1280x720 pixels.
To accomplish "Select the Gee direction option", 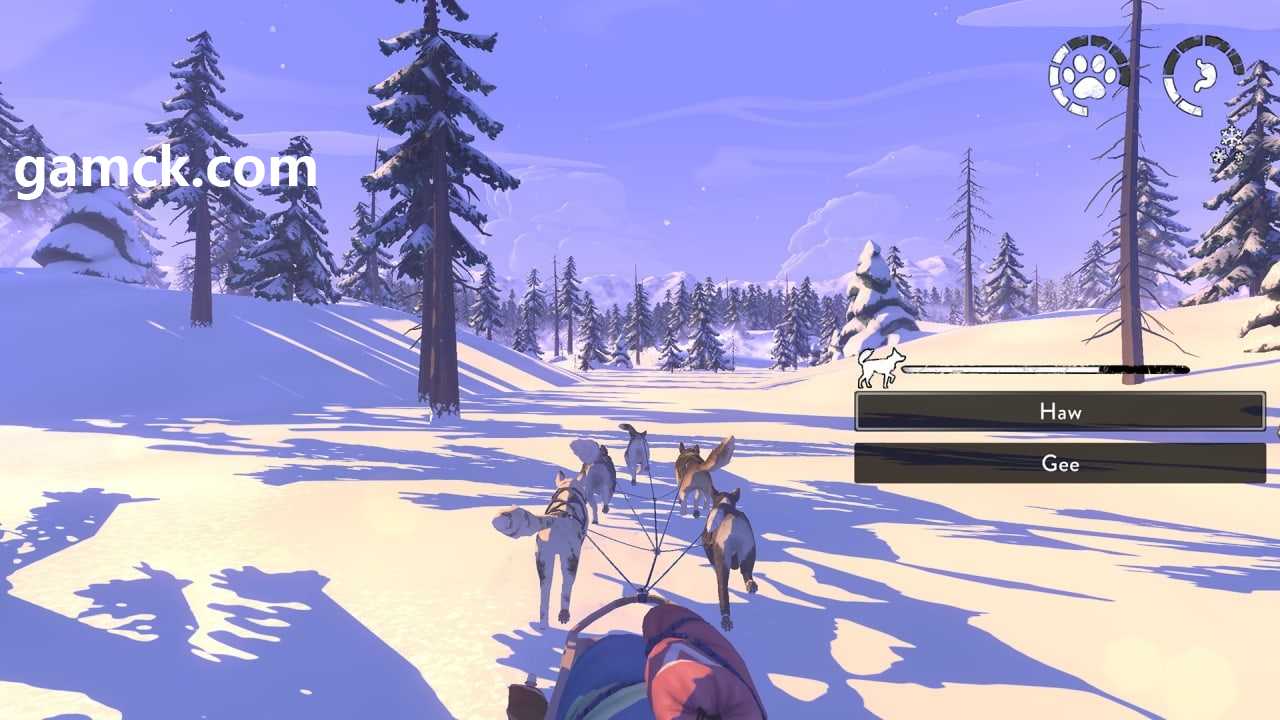I will (1060, 463).
